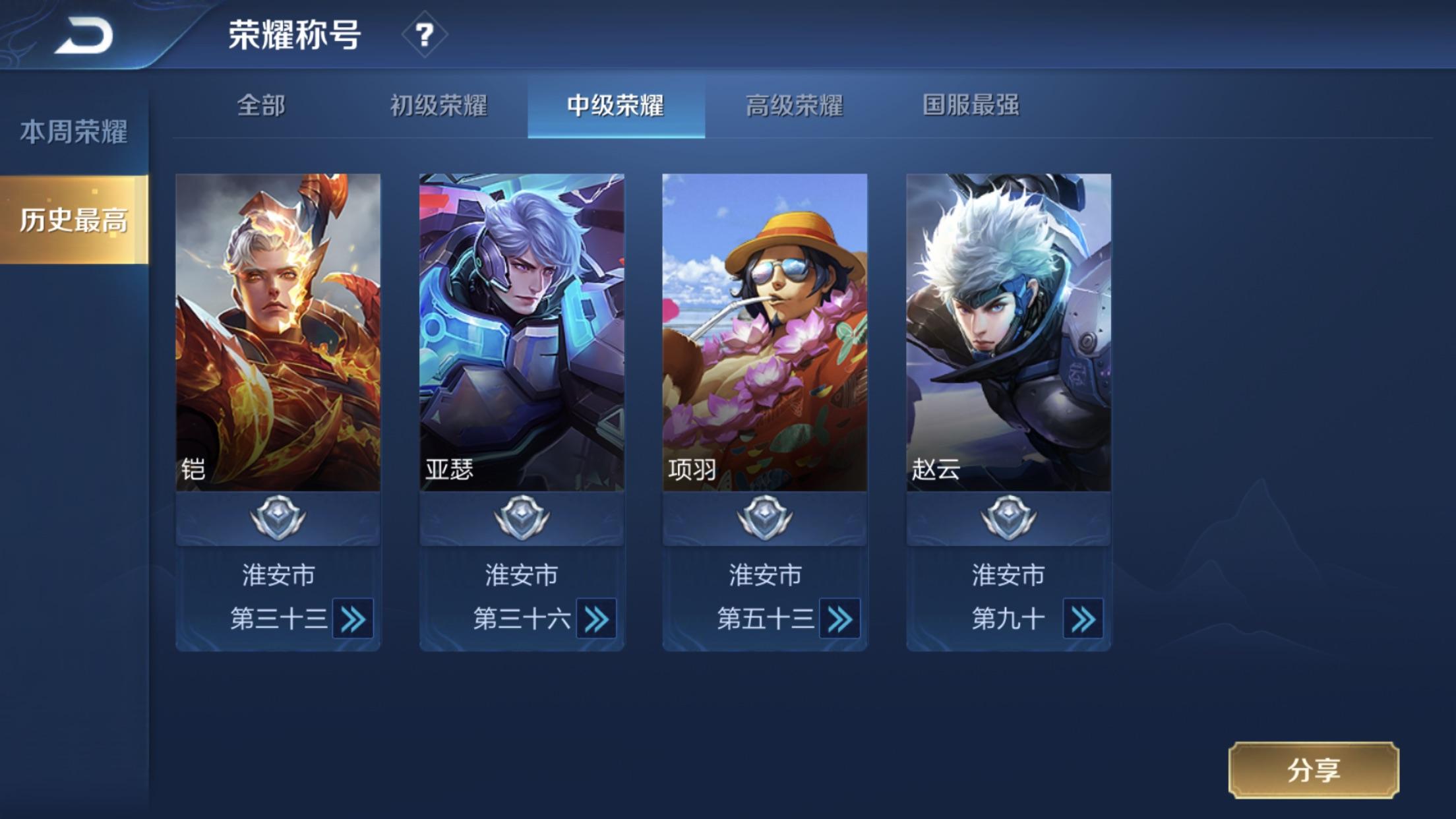Open the 赵云 hero card
The width and height of the screenshot is (1456, 819).
[x=1008, y=332]
